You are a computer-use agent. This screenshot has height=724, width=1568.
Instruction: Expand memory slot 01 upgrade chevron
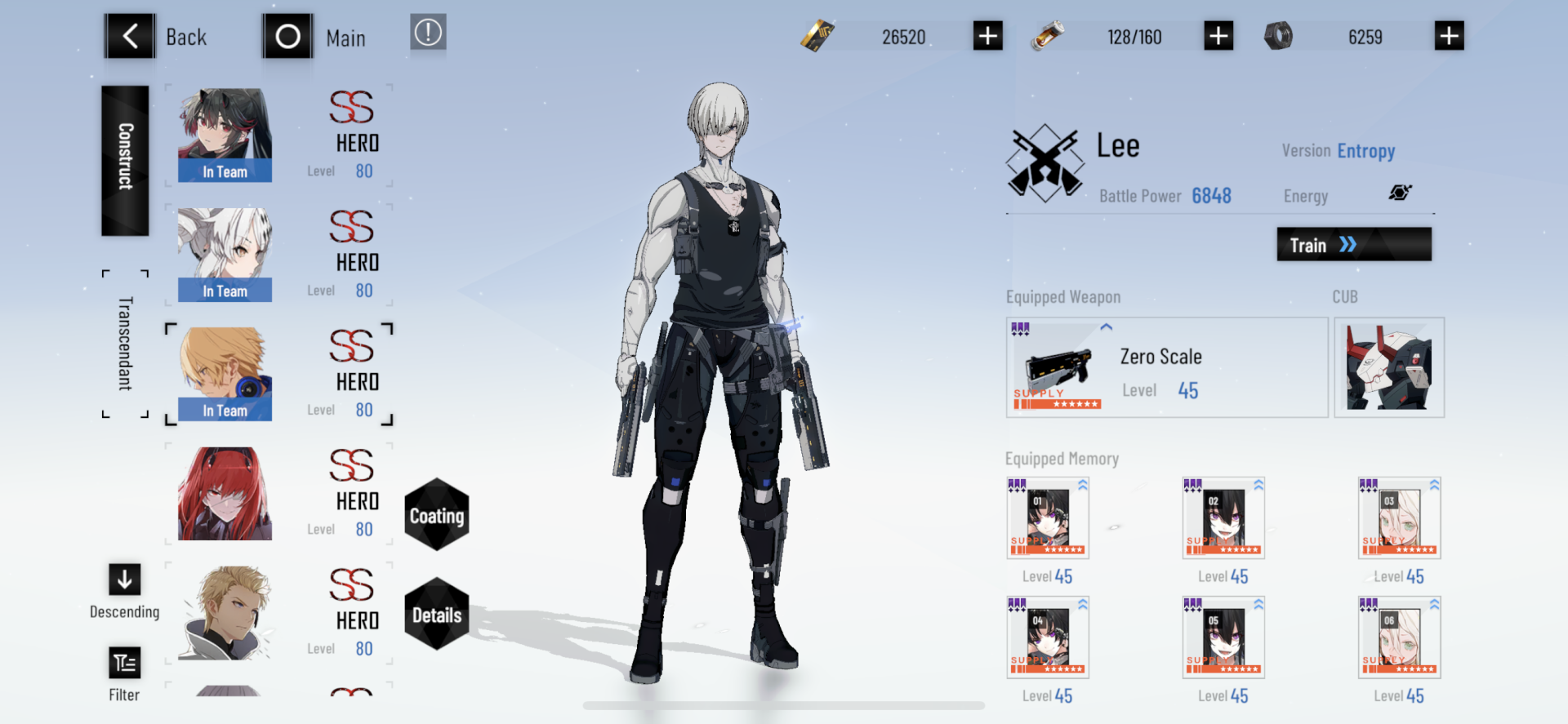pyautogui.click(x=1082, y=483)
